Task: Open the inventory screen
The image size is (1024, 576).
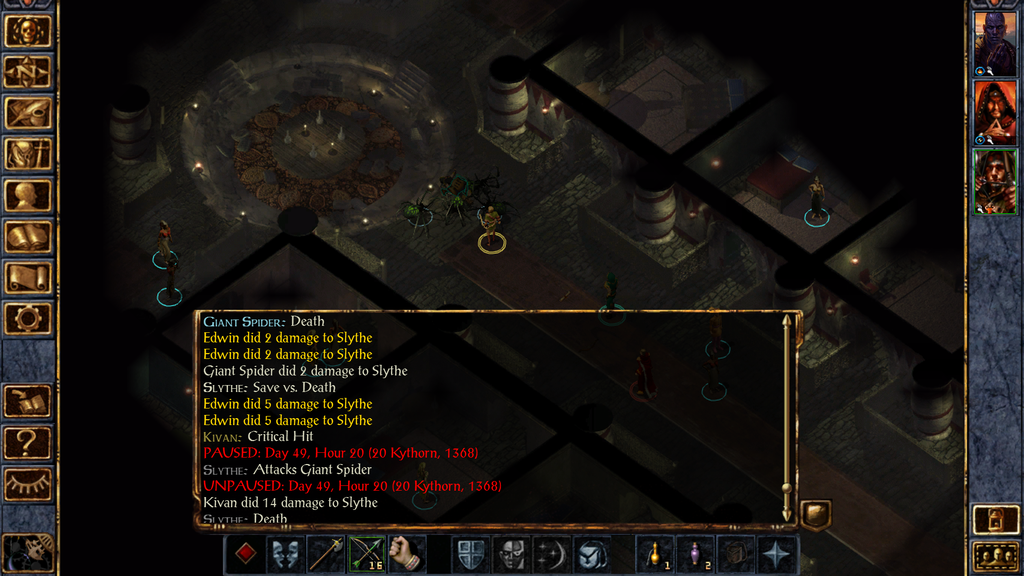Action: click(x=27, y=154)
